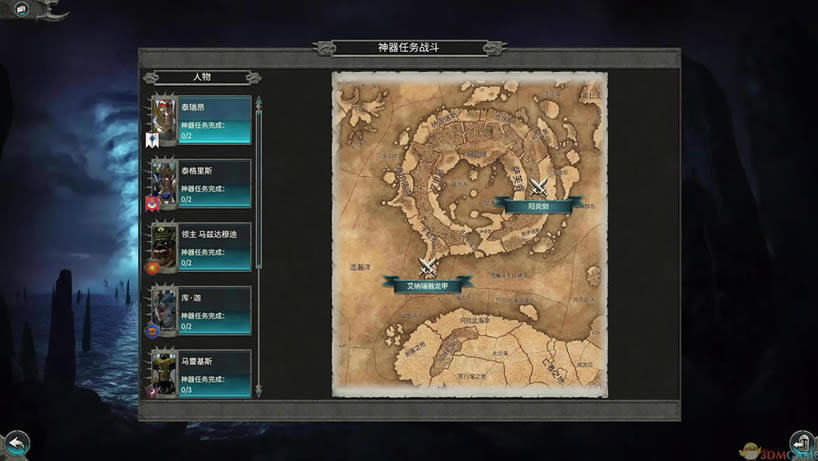Go back with the arrow button
Image resolution: width=818 pixels, height=461 pixels.
[x=16, y=442]
